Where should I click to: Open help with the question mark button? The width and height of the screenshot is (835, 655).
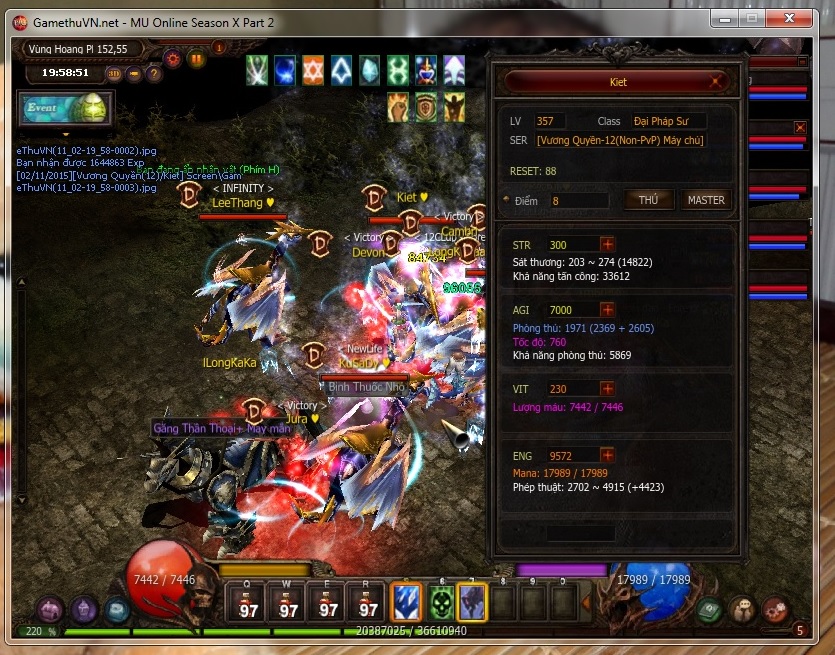point(154,73)
